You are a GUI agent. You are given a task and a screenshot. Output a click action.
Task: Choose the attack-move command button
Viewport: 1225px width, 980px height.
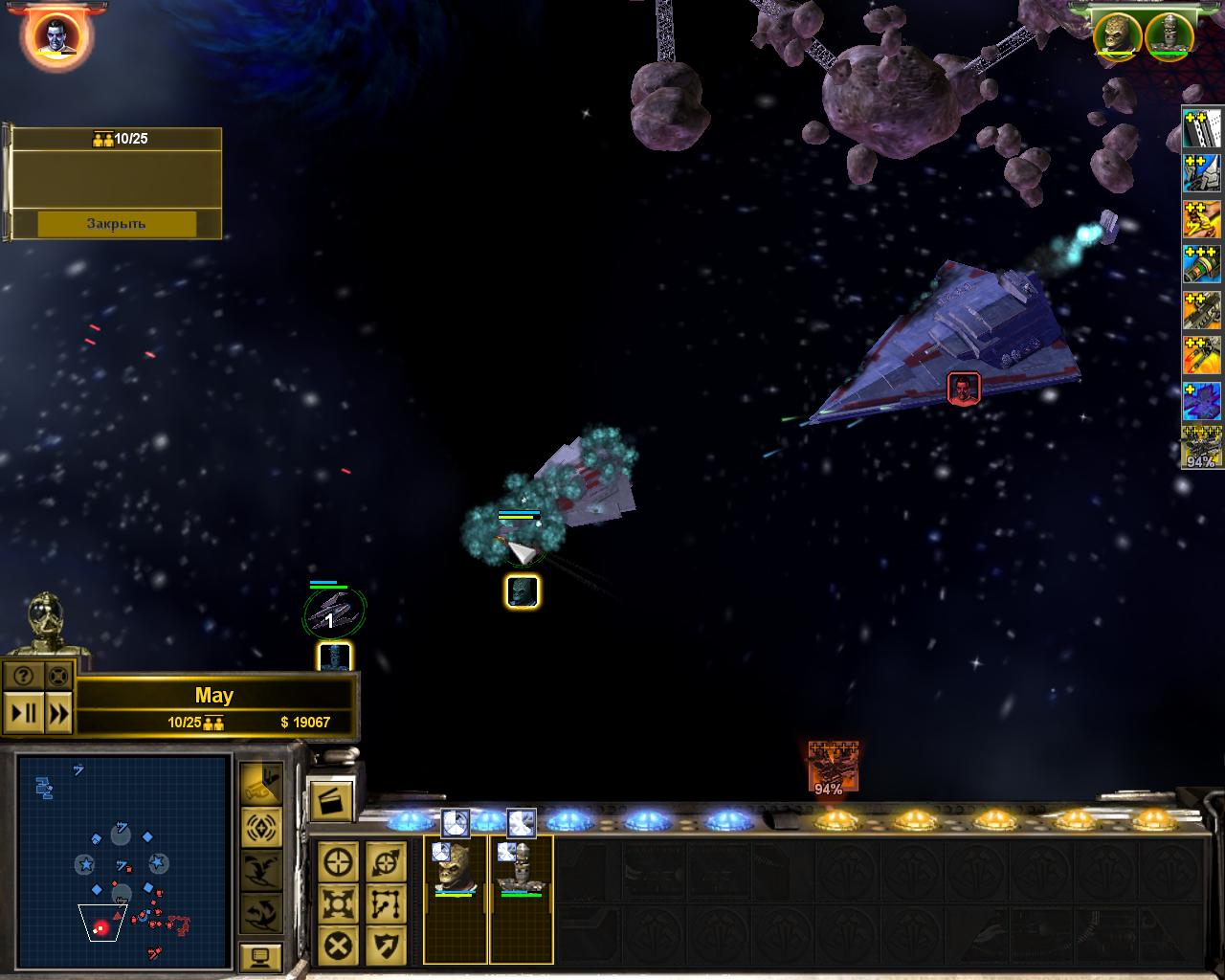pyautogui.click(x=386, y=862)
